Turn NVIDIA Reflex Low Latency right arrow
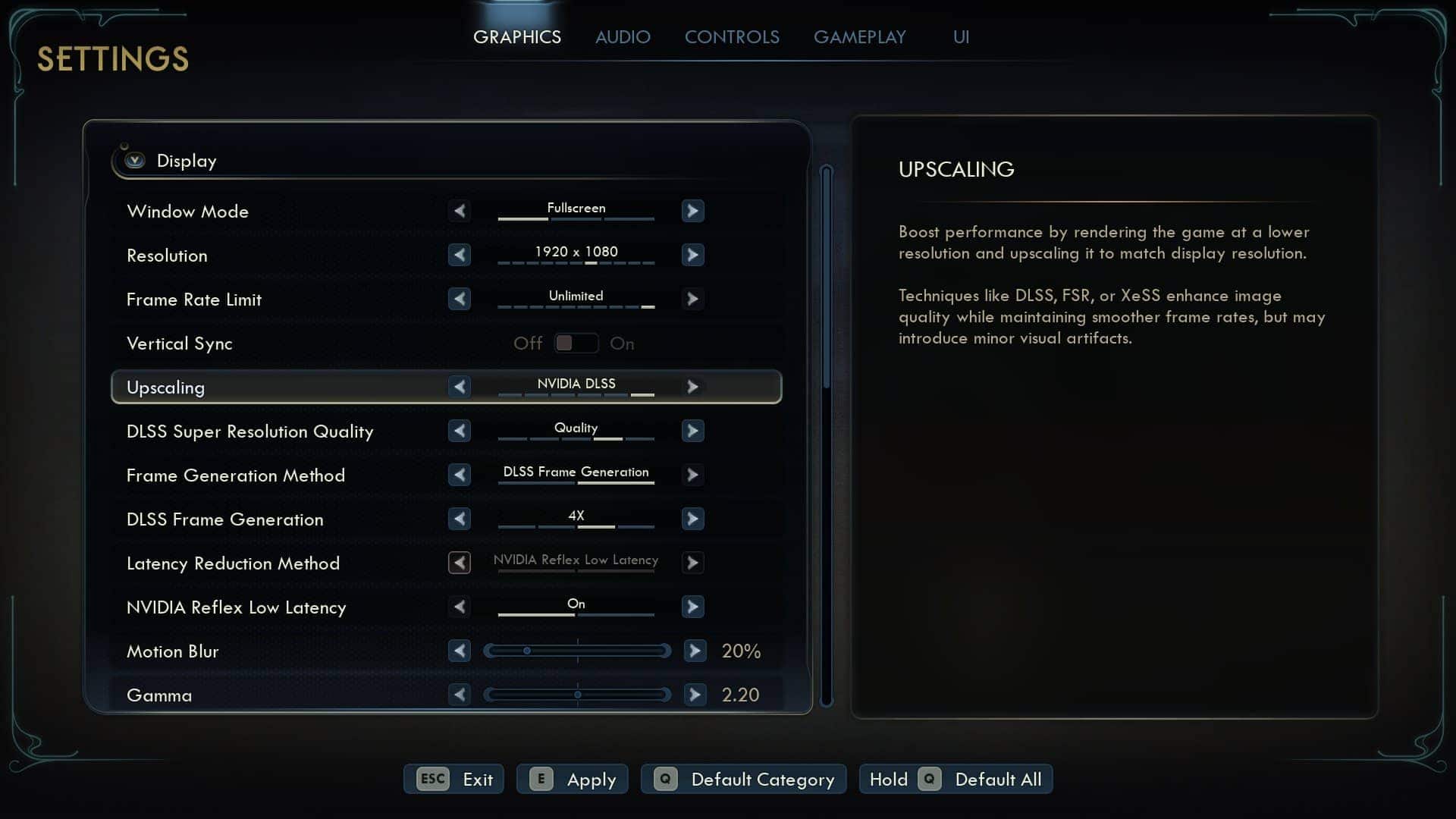Image resolution: width=1456 pixels, height=819 pixels. 692,607
